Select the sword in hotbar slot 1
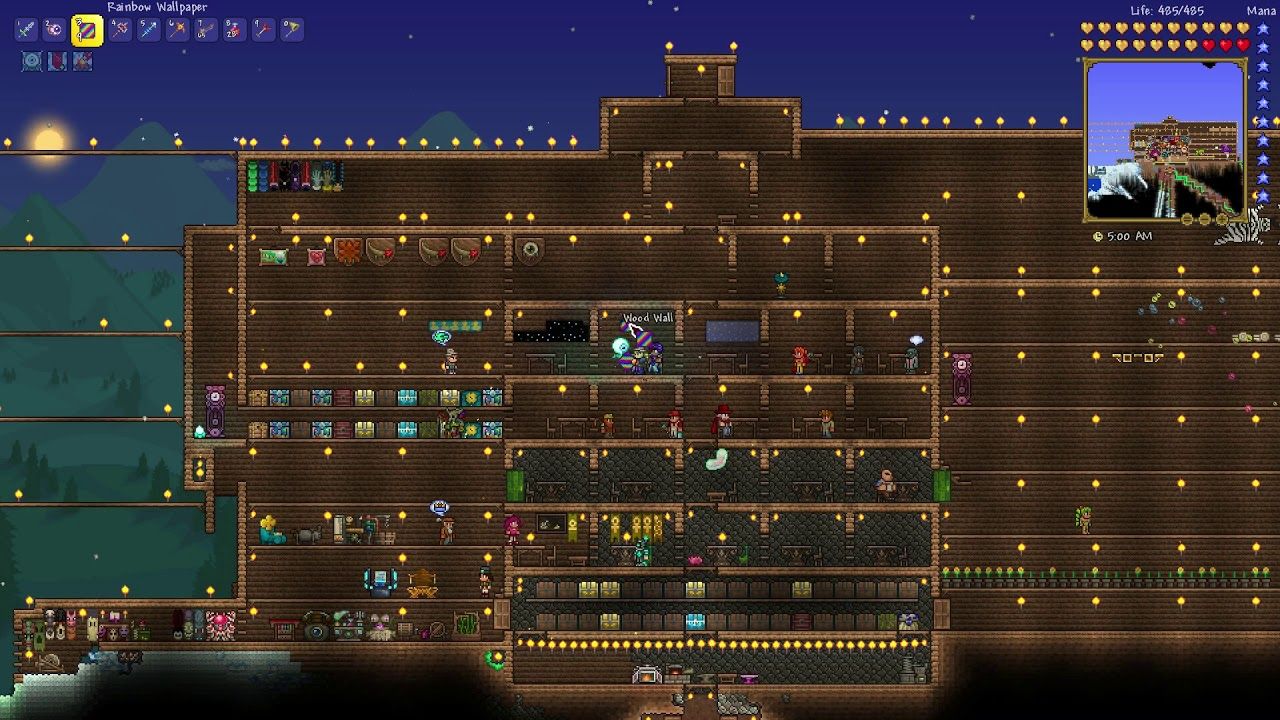The width and height of the screenshot is (1280, 720). point(24,29)
